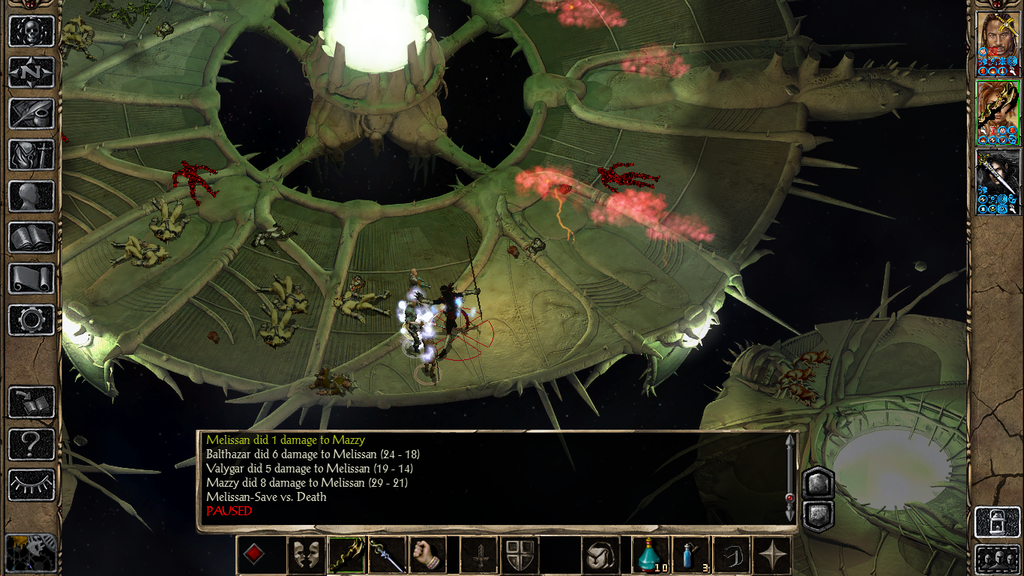Open the journal with the quill button
This screenshot has height=576, width=1024.
[x=31, y=113]
